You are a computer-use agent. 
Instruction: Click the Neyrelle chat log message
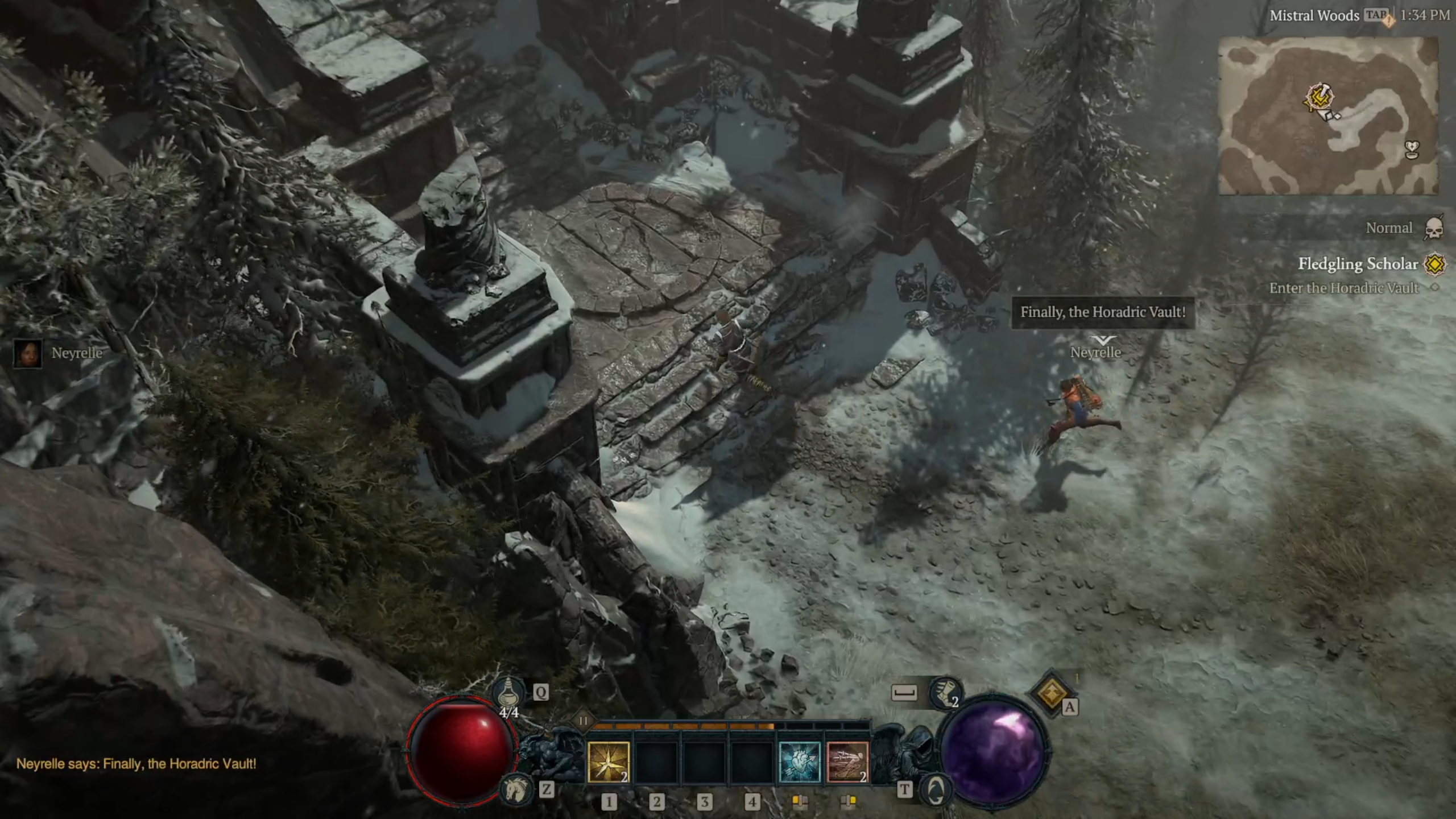tap(136, 764)
